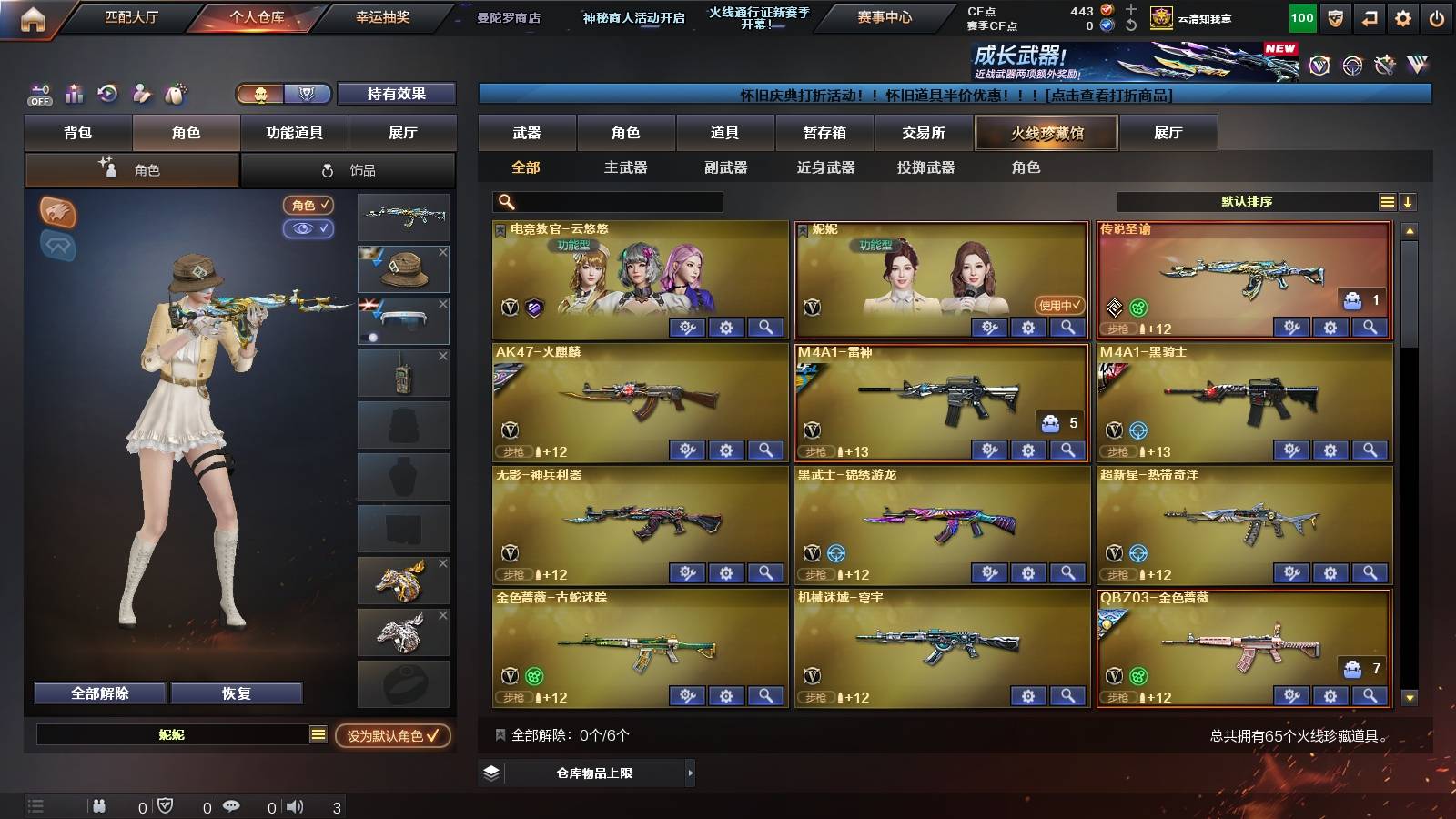Toggle the OFF key switch above 背包

point(38,94)
